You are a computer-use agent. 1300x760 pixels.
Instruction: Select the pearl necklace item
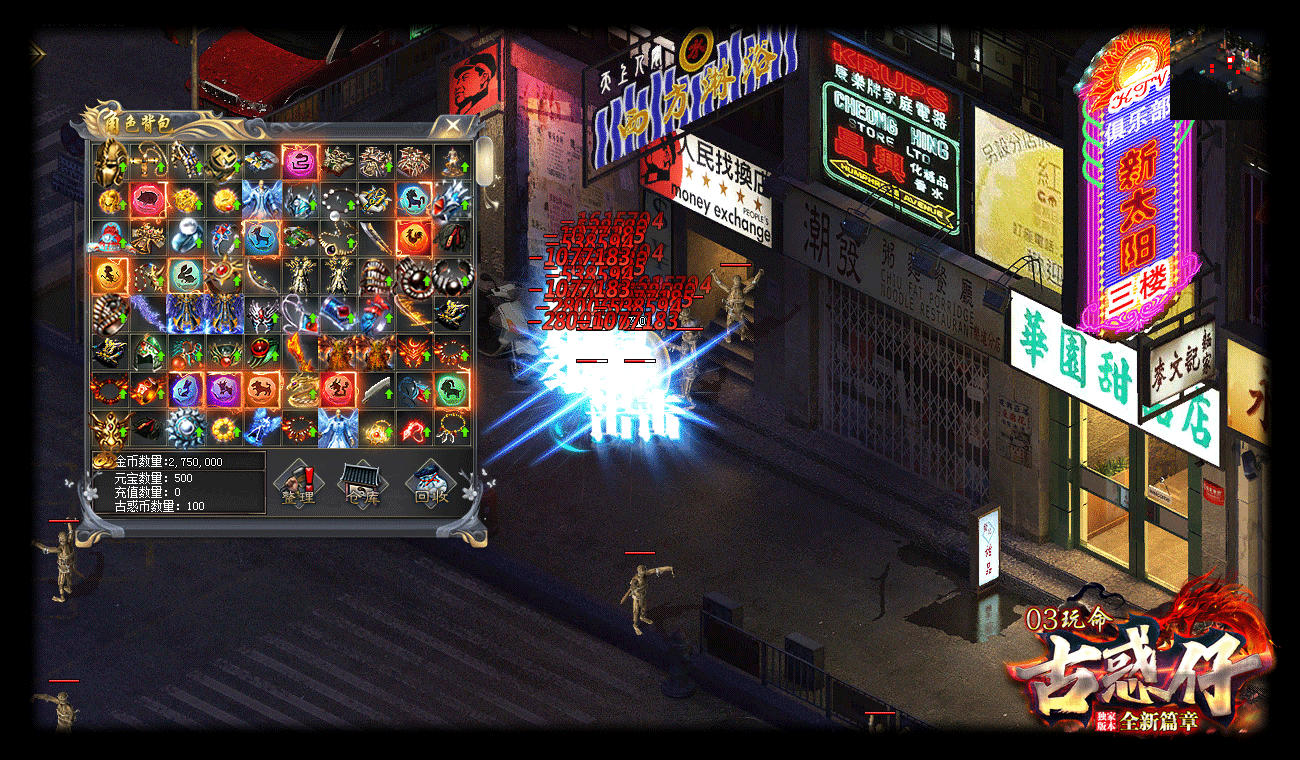(x=337, y=198)
